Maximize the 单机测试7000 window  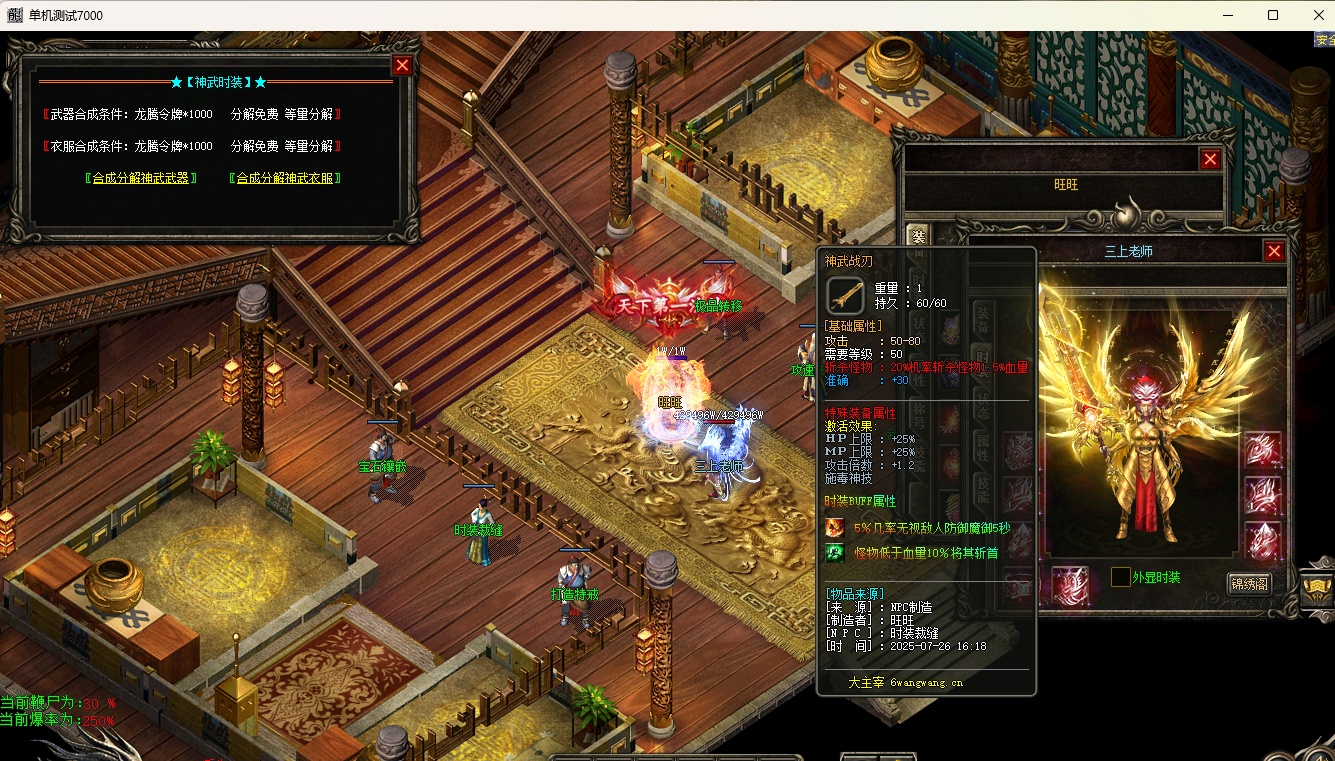[1273, 15]
